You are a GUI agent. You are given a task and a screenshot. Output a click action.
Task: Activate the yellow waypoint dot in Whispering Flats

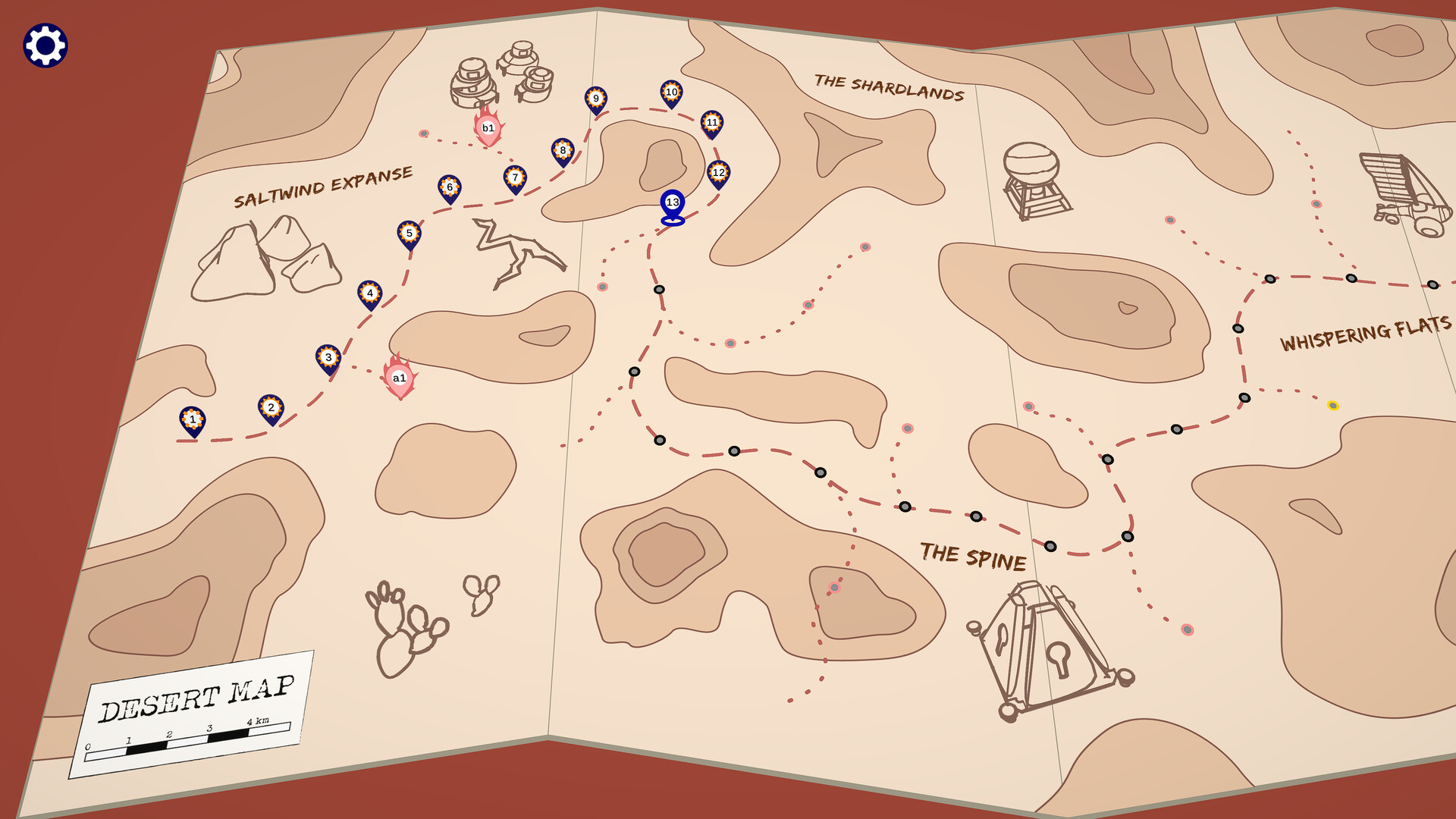(1332, 406)
